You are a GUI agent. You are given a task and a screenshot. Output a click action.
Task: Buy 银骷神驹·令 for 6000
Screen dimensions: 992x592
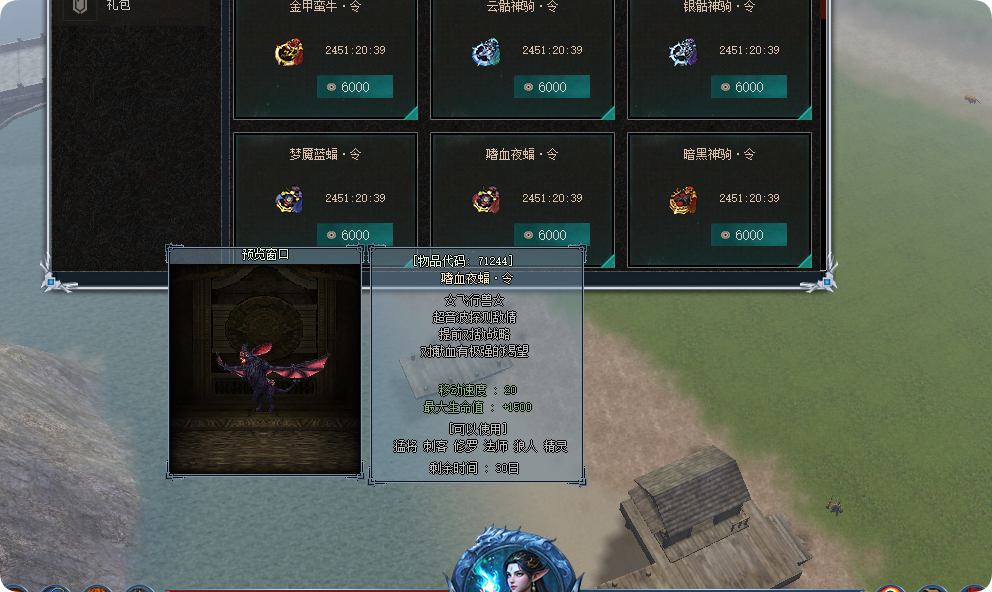[x=749, y=87]
